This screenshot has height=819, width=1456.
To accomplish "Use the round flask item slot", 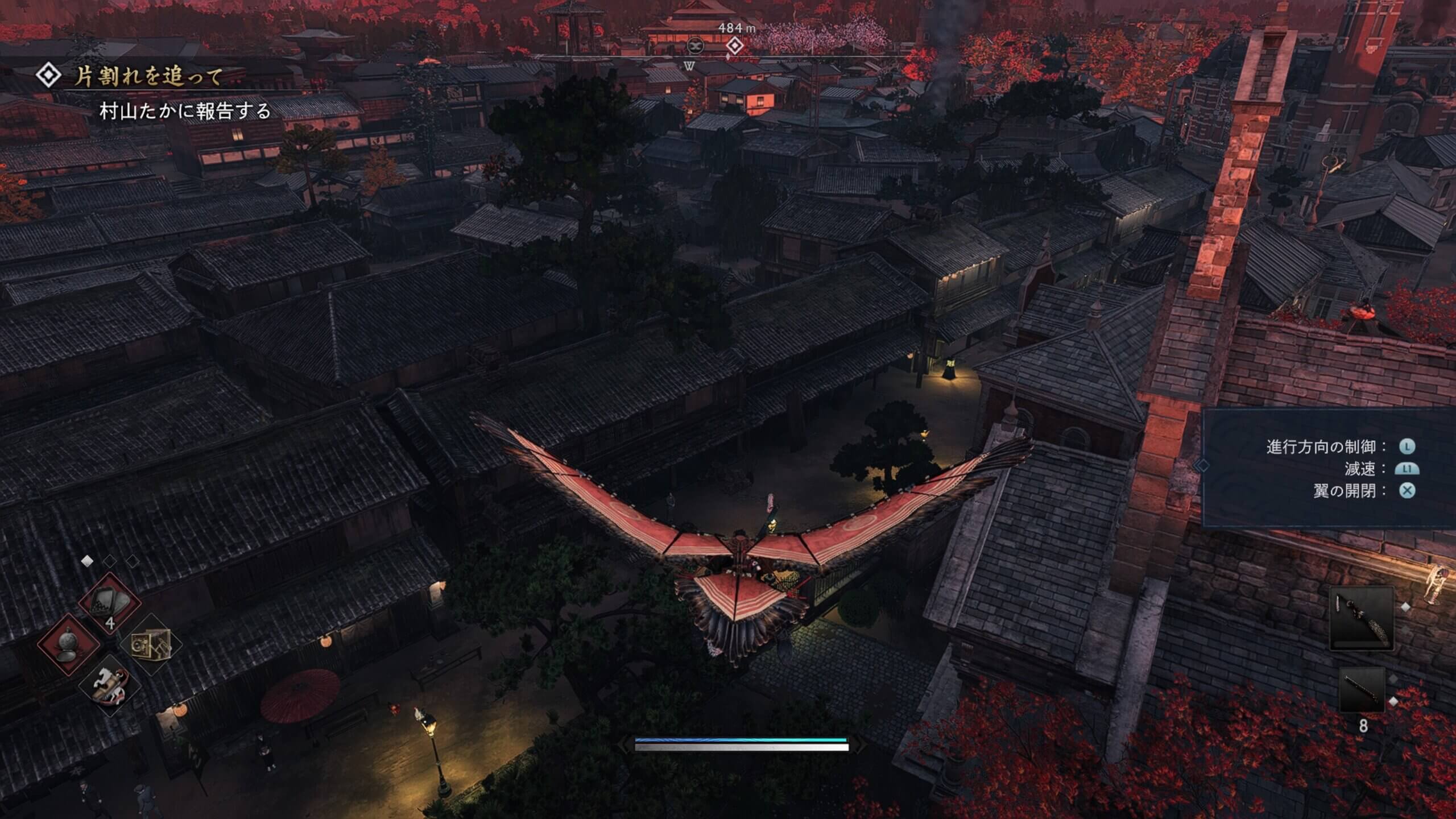I will point(69,644).
